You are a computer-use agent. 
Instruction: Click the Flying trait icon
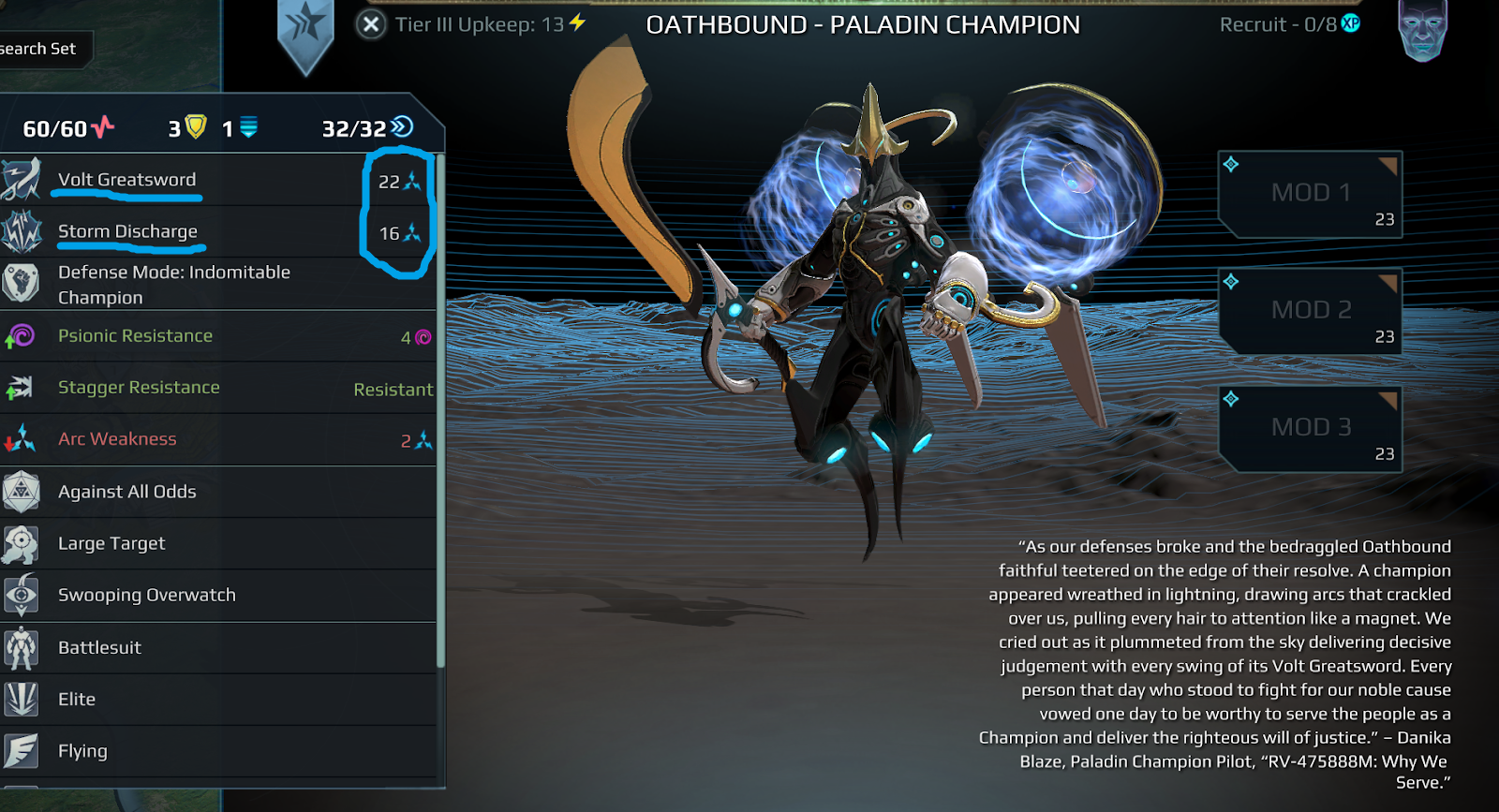click(x=21, y=750)
